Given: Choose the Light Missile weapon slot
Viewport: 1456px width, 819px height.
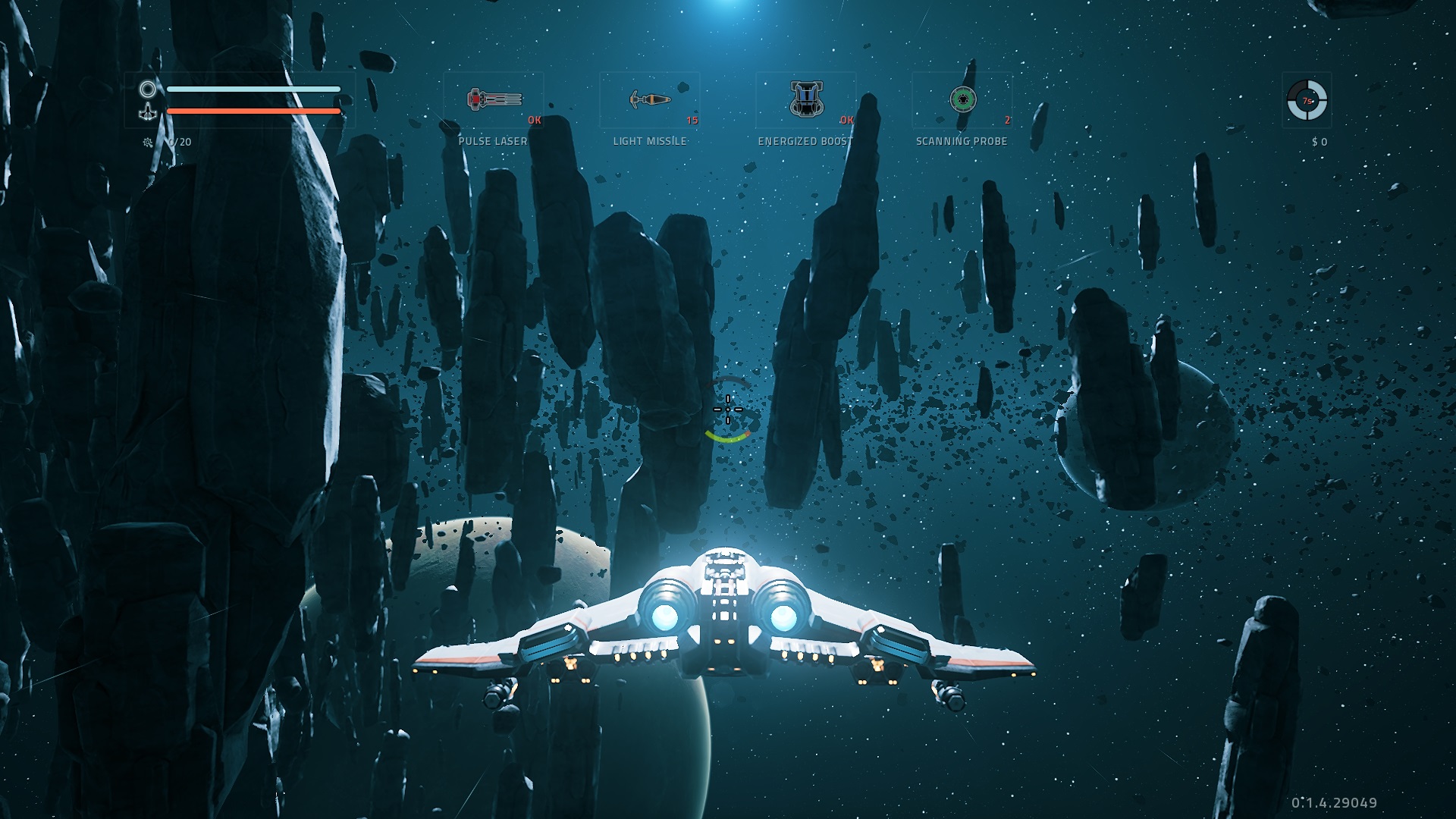Looking at the screenshot, I should (x=650, y=100).
